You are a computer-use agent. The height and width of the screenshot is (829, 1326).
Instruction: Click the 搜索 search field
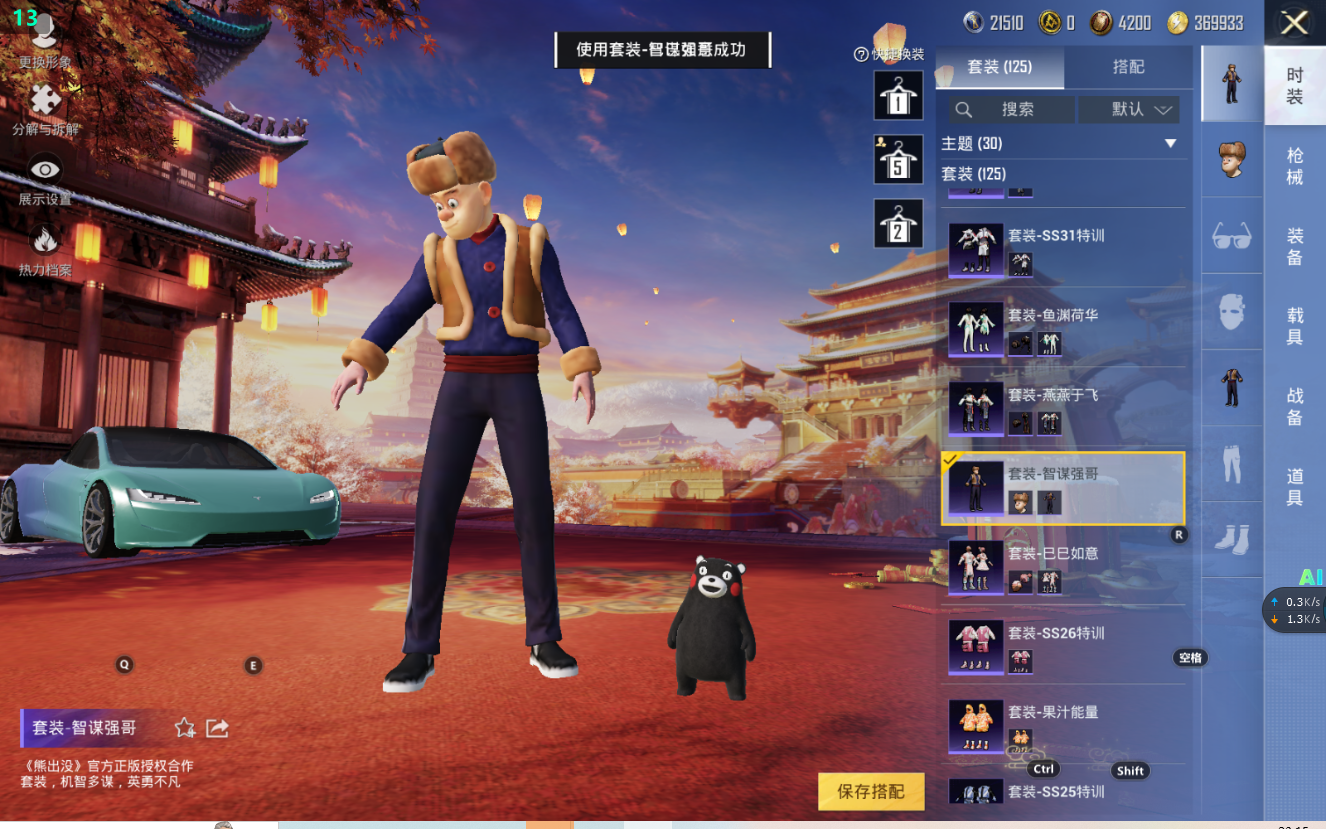pos(1010,109)
